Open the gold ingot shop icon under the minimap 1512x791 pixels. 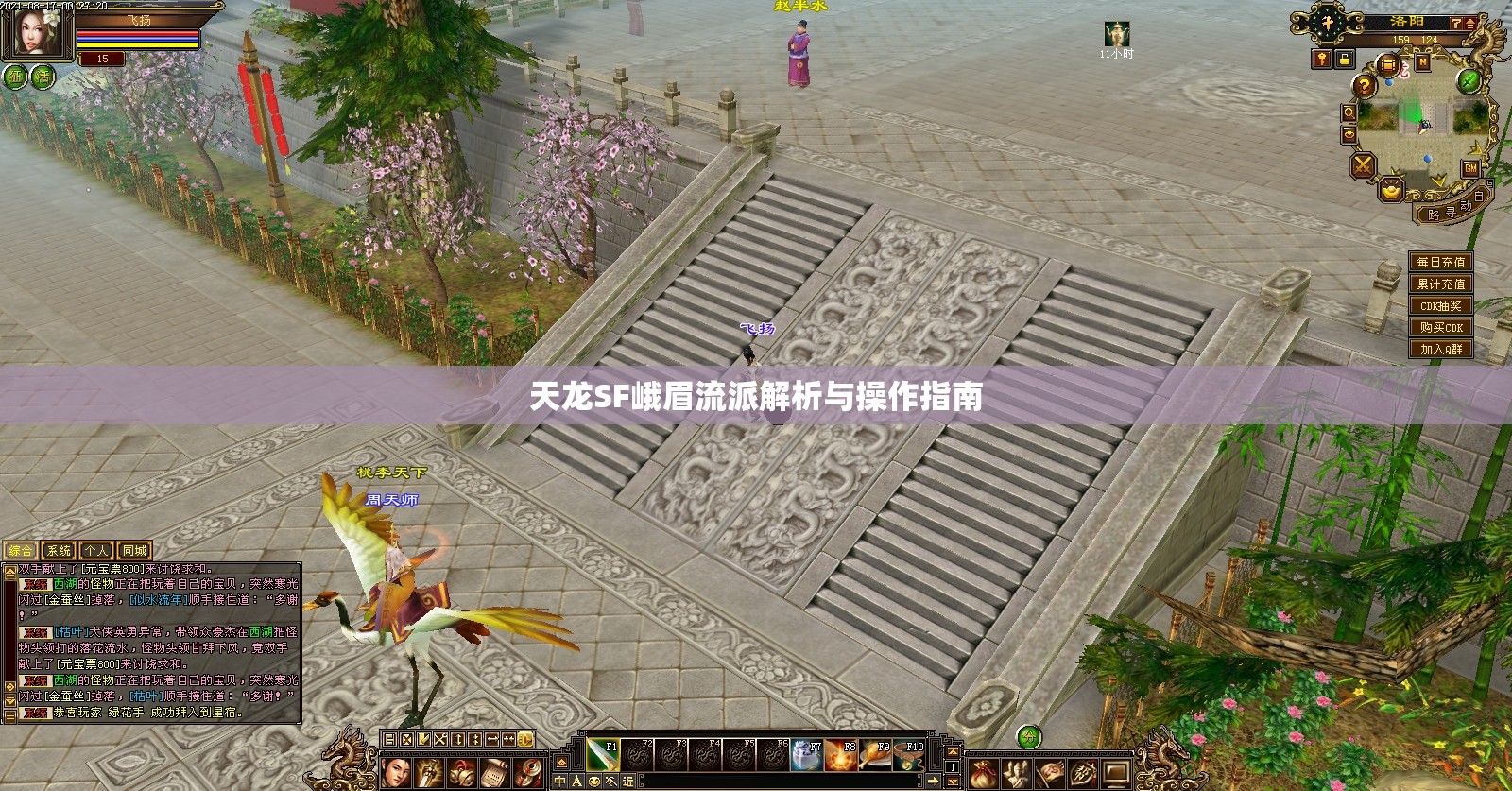point(1391,190)
